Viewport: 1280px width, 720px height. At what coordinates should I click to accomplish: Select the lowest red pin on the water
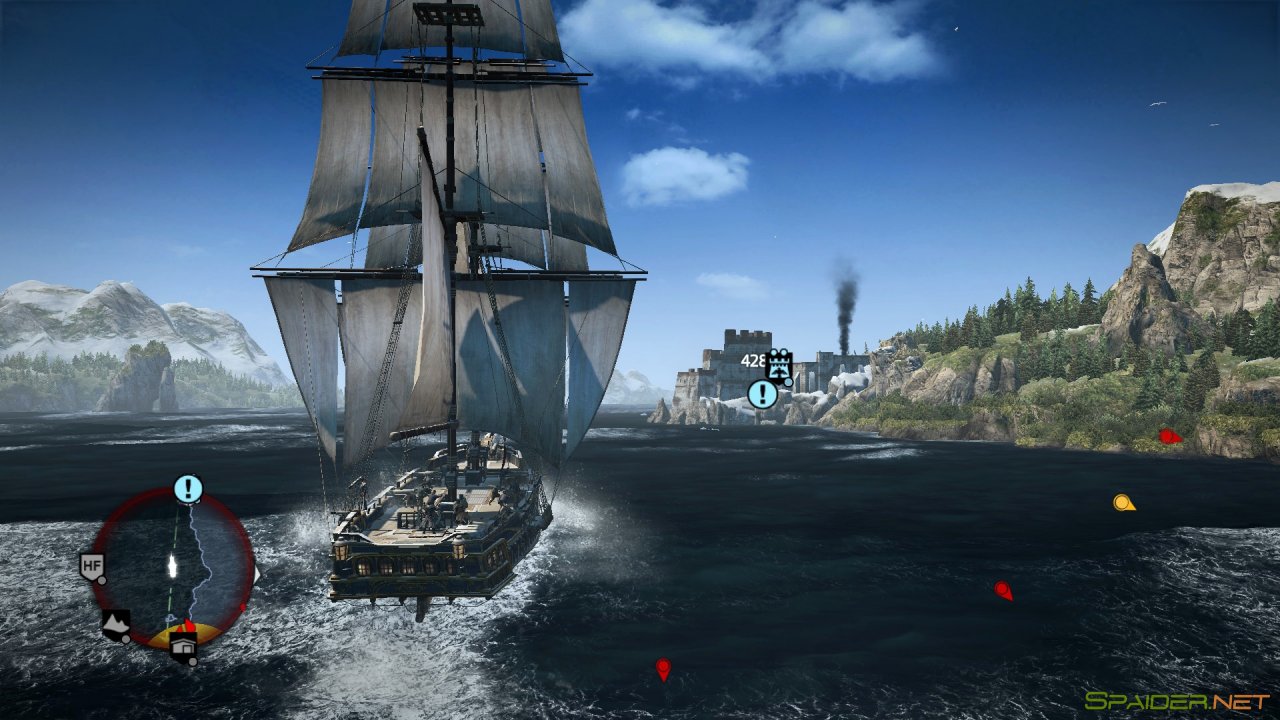664,665
